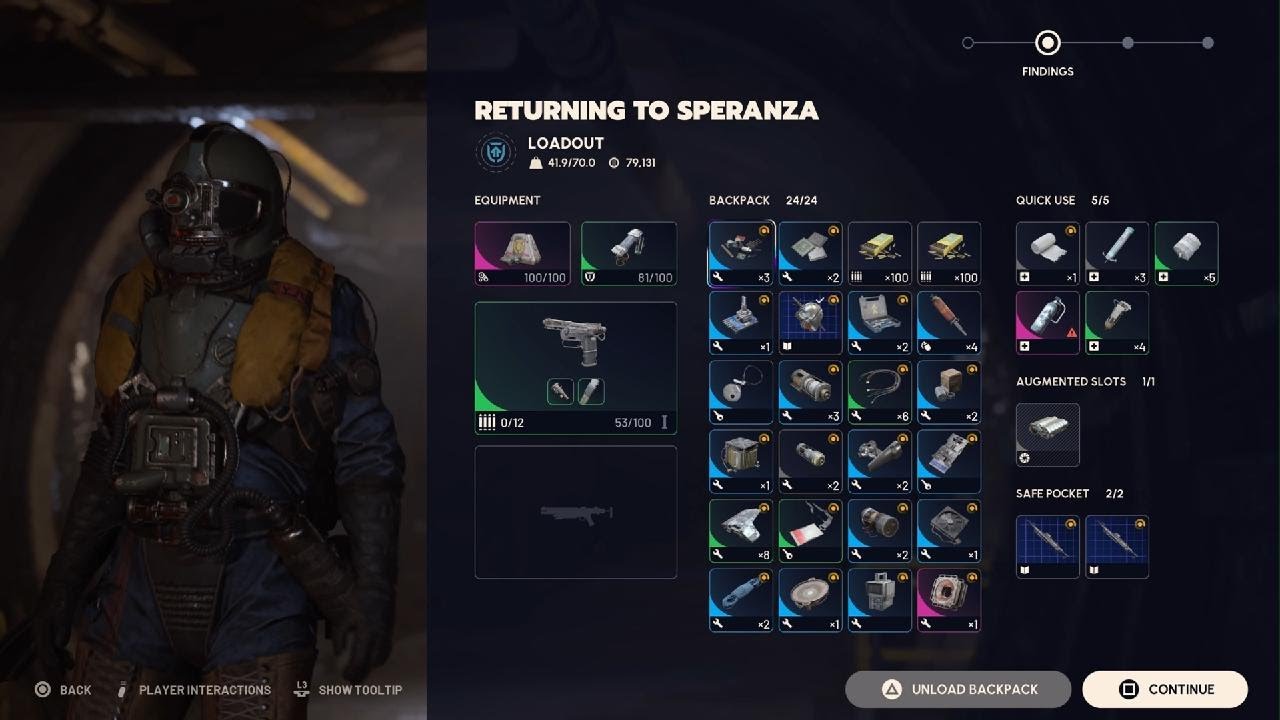Select the pink-rarity item in the backpack

coord(948,600)
